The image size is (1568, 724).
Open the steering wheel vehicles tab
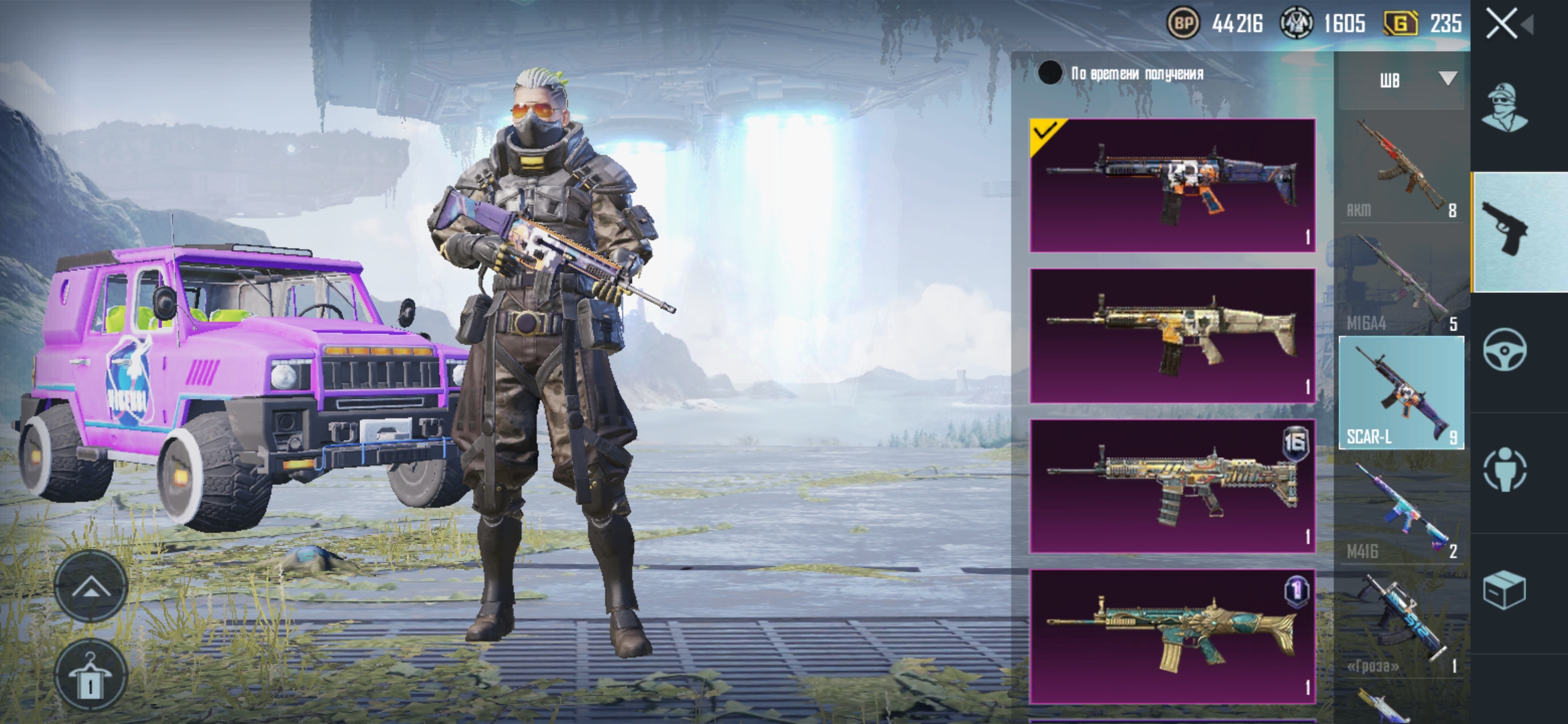[1504, 350]
